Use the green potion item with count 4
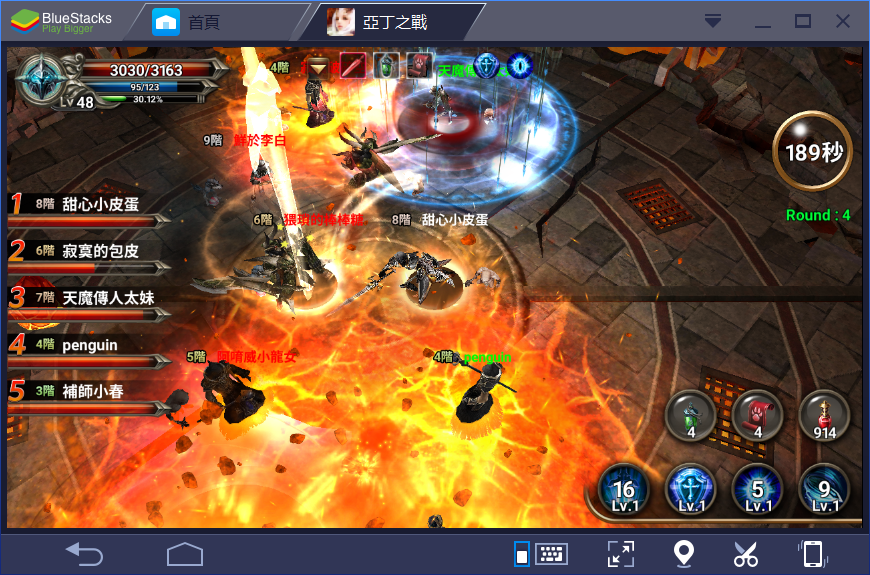This screenshot has width=870, height=575. [x=691, y=414]
